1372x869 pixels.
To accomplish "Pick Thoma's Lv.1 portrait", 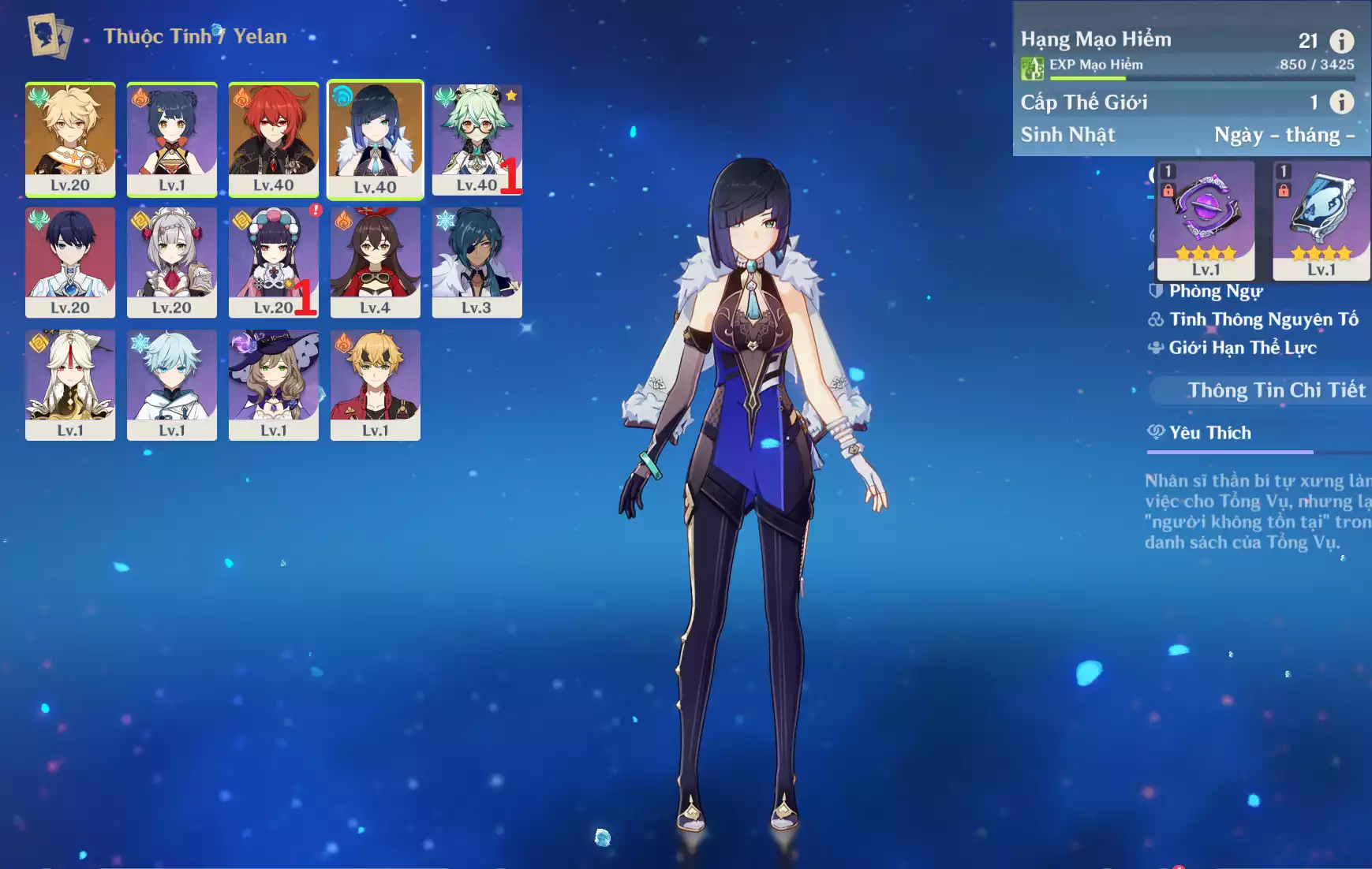I will pyautogui.click(x=376, y=384).
